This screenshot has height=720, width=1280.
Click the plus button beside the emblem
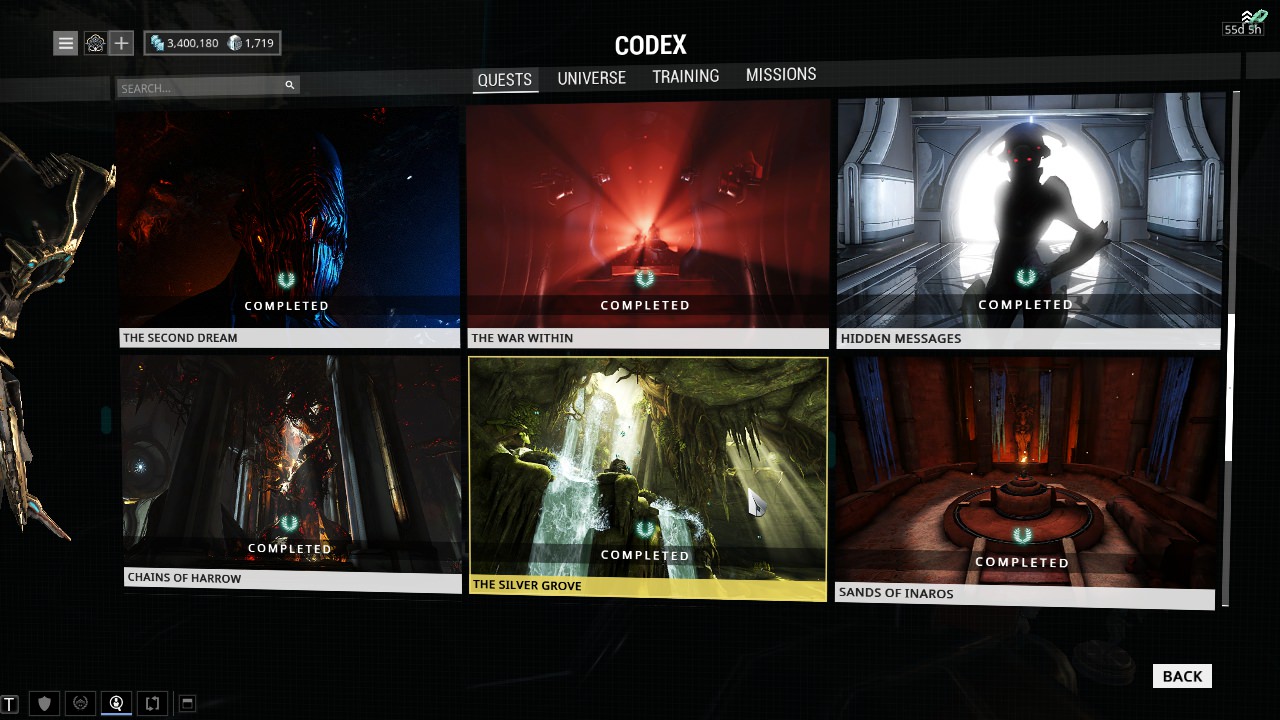click(121, 43)
